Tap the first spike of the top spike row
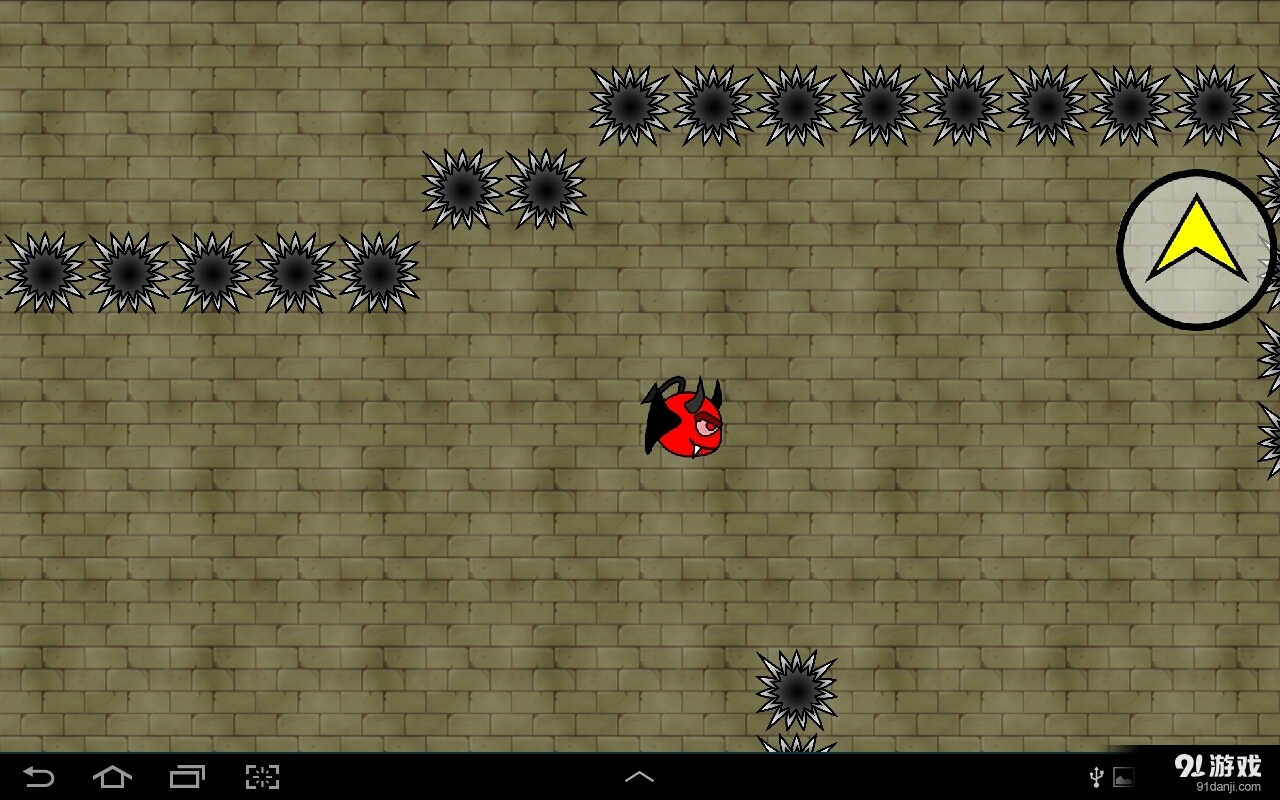The height and width of the screenshot is (800, 1280). pyautogui.click(x=629, y=103)
